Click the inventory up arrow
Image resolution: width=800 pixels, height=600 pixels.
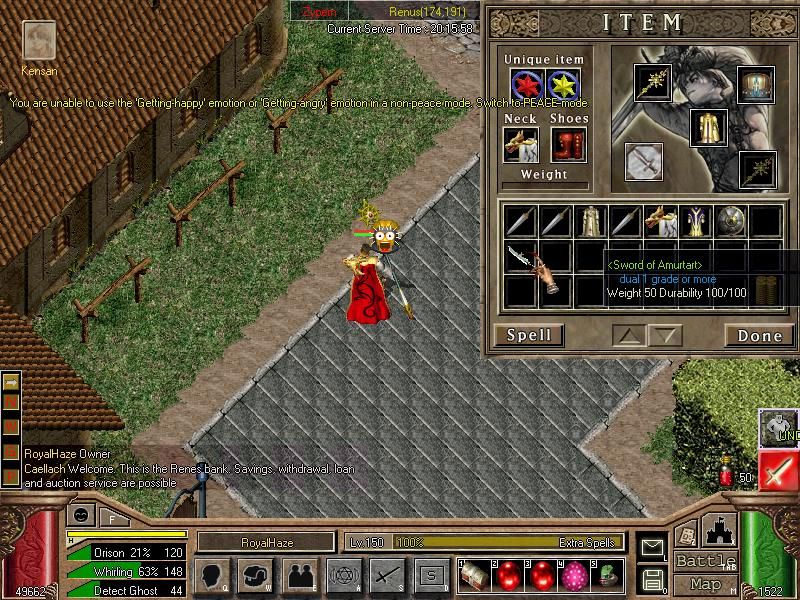pos(629,335)
